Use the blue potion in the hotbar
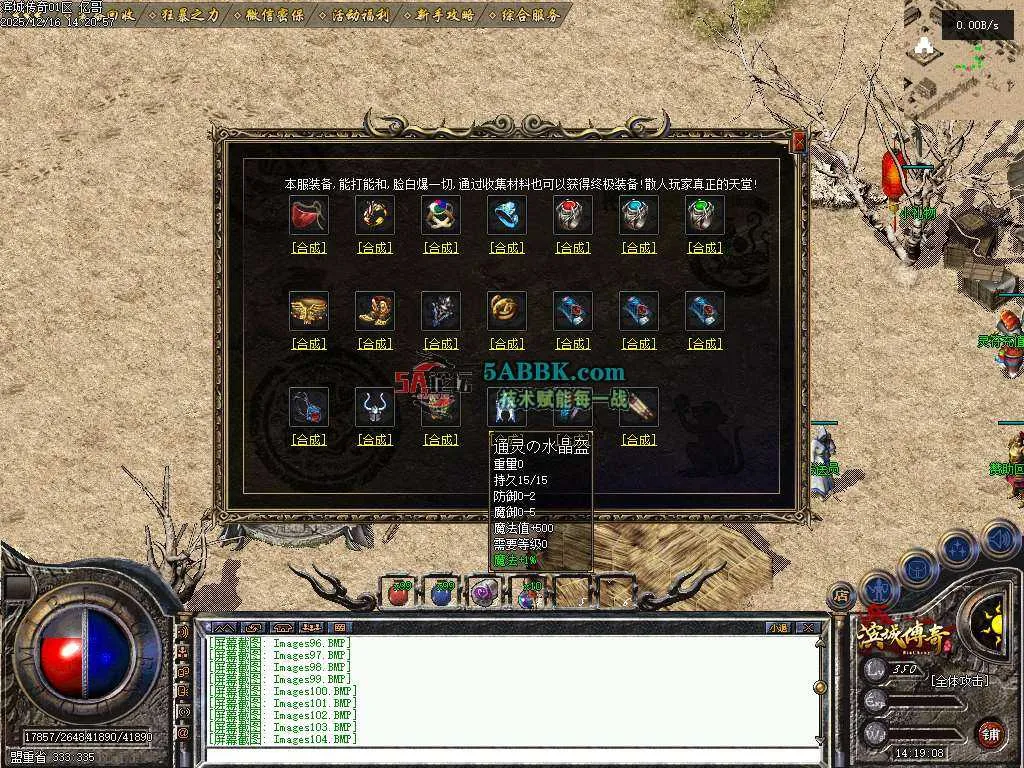Image resolution: width=1024 pixels, height=768 pixels. [441, 594]
